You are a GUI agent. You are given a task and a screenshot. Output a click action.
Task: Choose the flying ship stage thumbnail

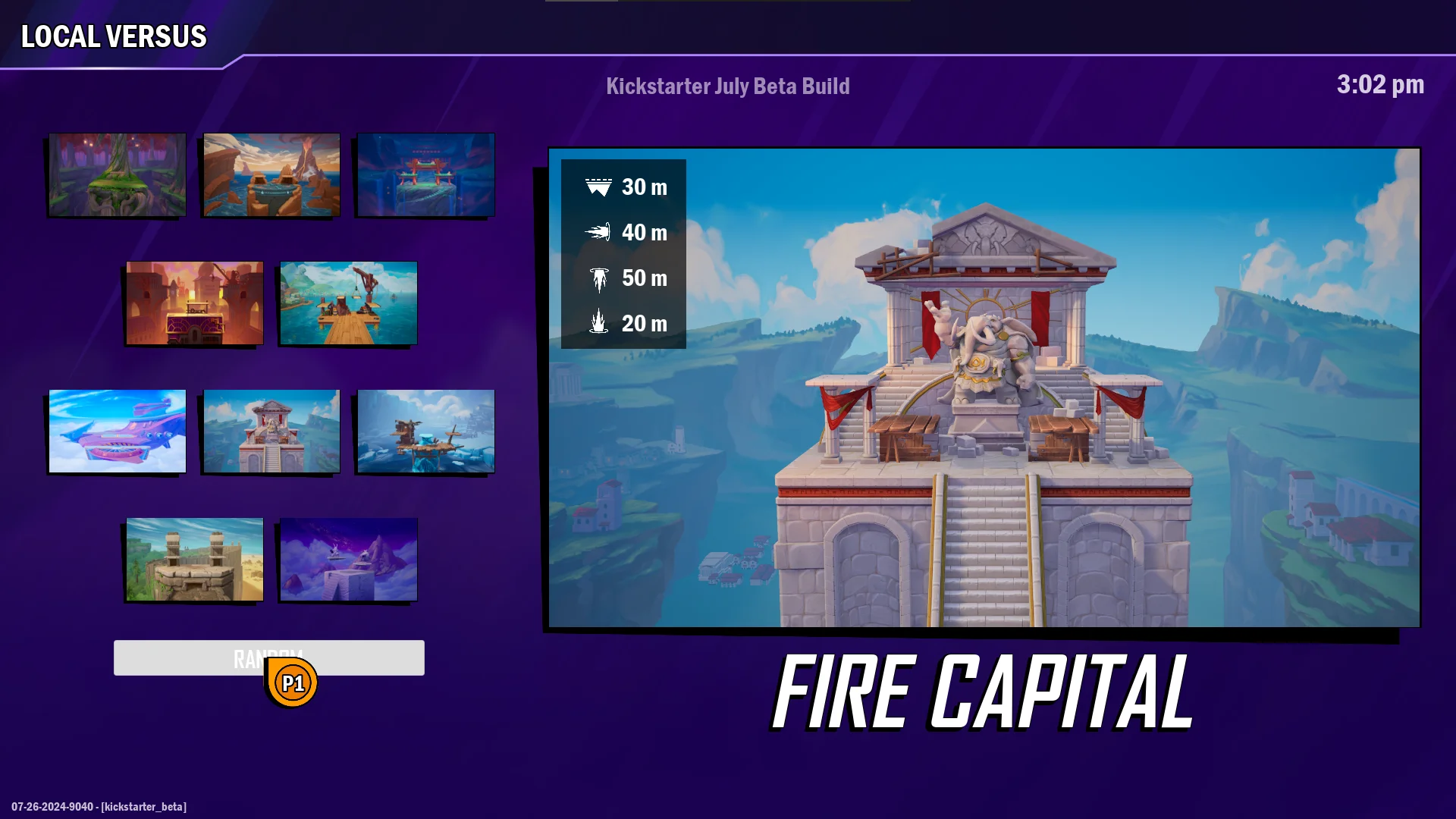click(x=116, y=431)
